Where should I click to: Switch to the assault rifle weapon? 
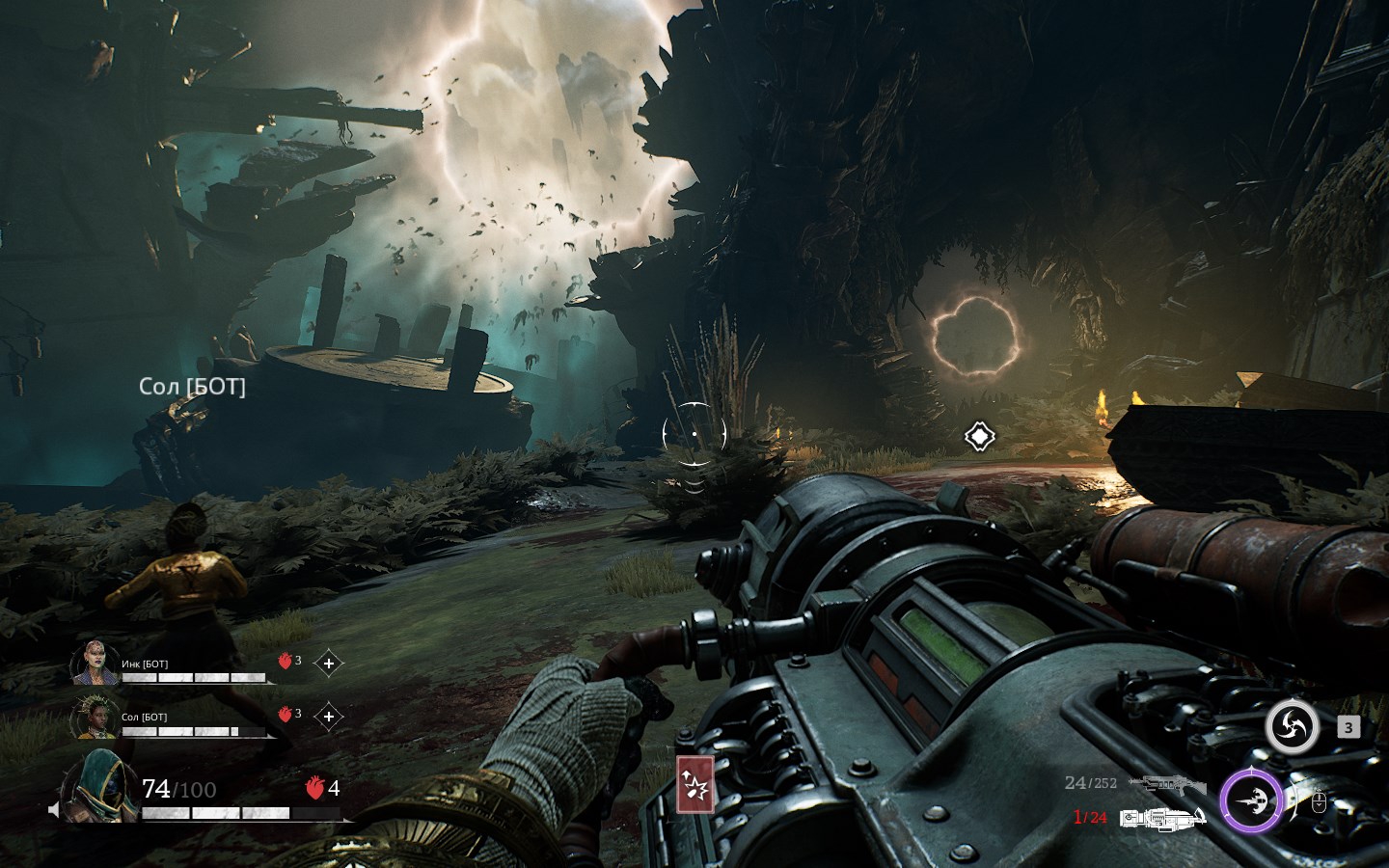(x=1166, y=784)
